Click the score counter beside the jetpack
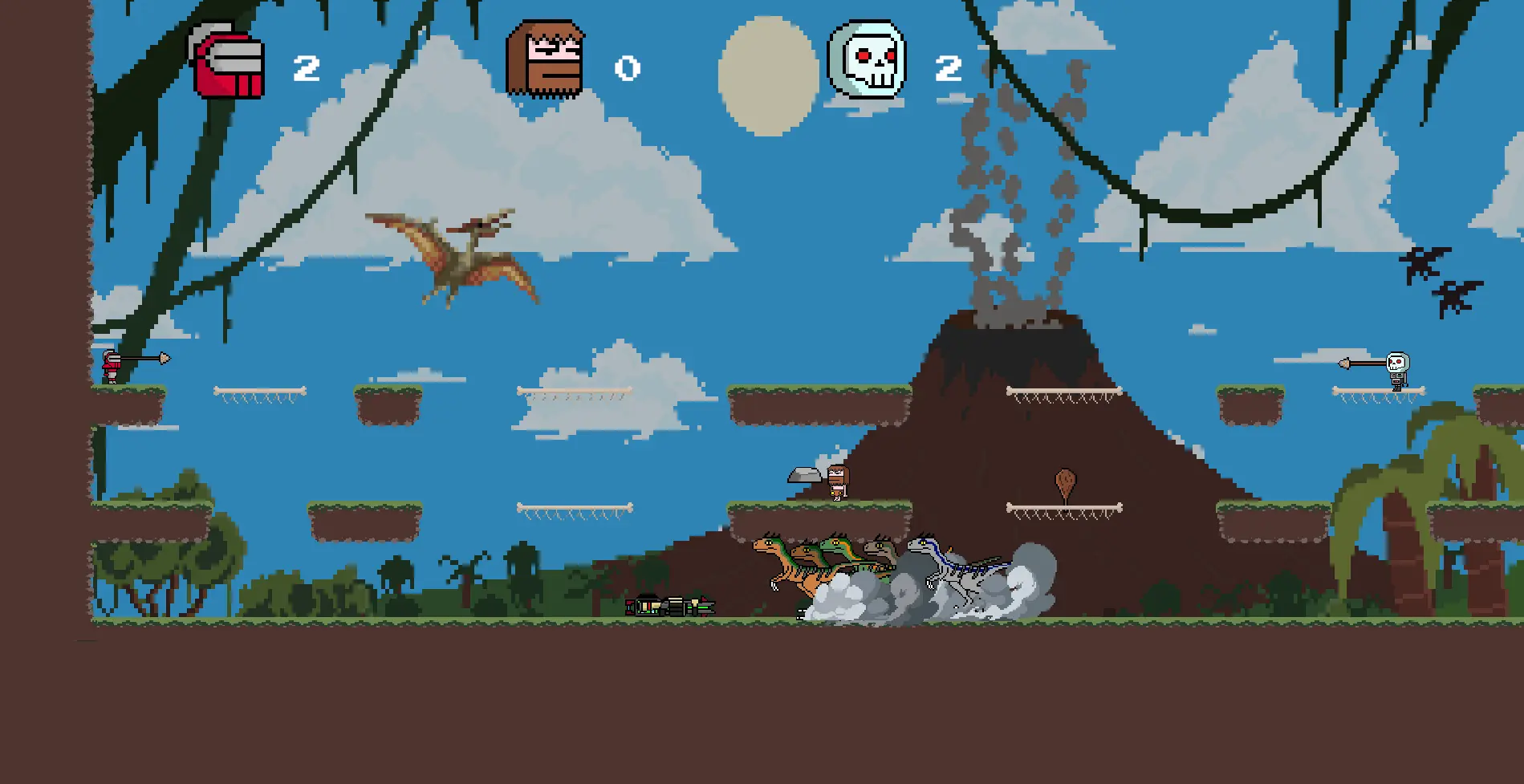The width and height of the screenshot is (1524, 784). point(307,67)
